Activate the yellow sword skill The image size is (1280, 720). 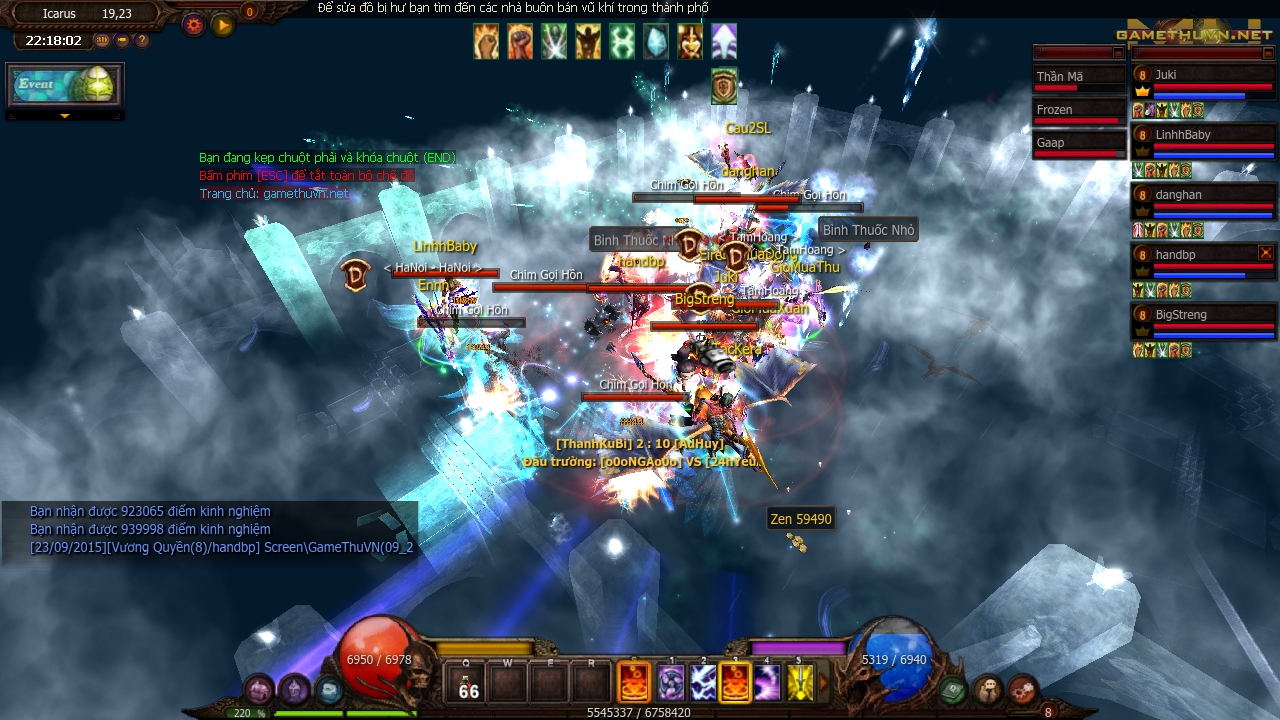pos(799,683)
